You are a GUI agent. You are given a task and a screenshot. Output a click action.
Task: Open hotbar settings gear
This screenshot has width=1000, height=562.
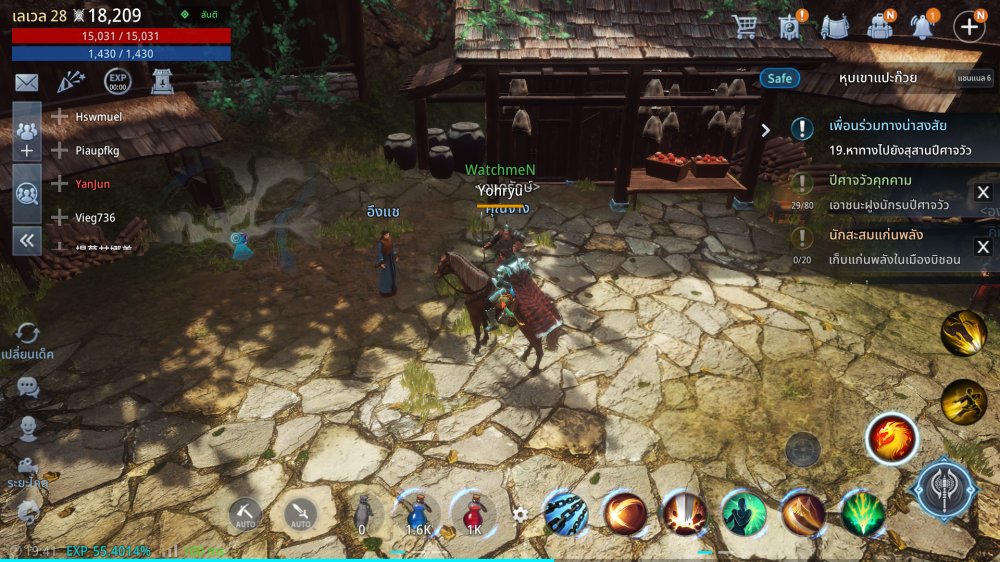[520, 514]
